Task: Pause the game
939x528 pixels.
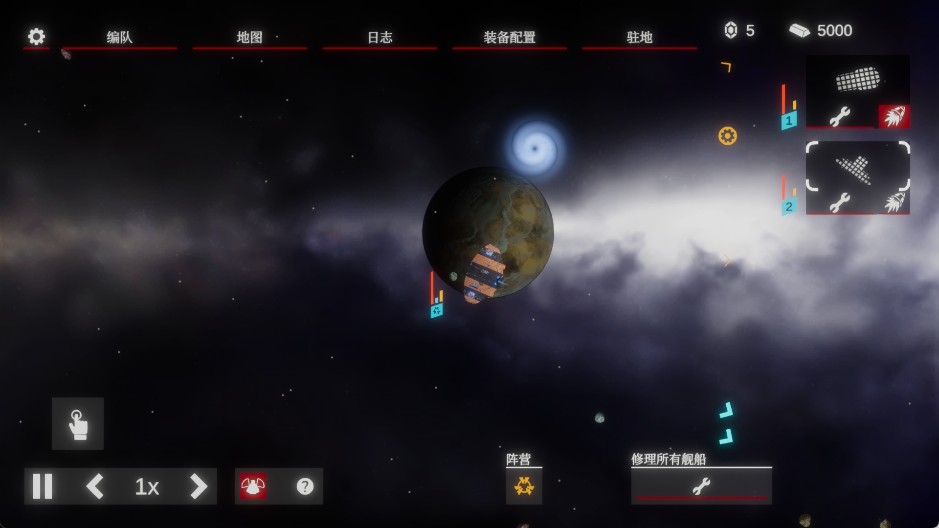Action: [42, 486]
